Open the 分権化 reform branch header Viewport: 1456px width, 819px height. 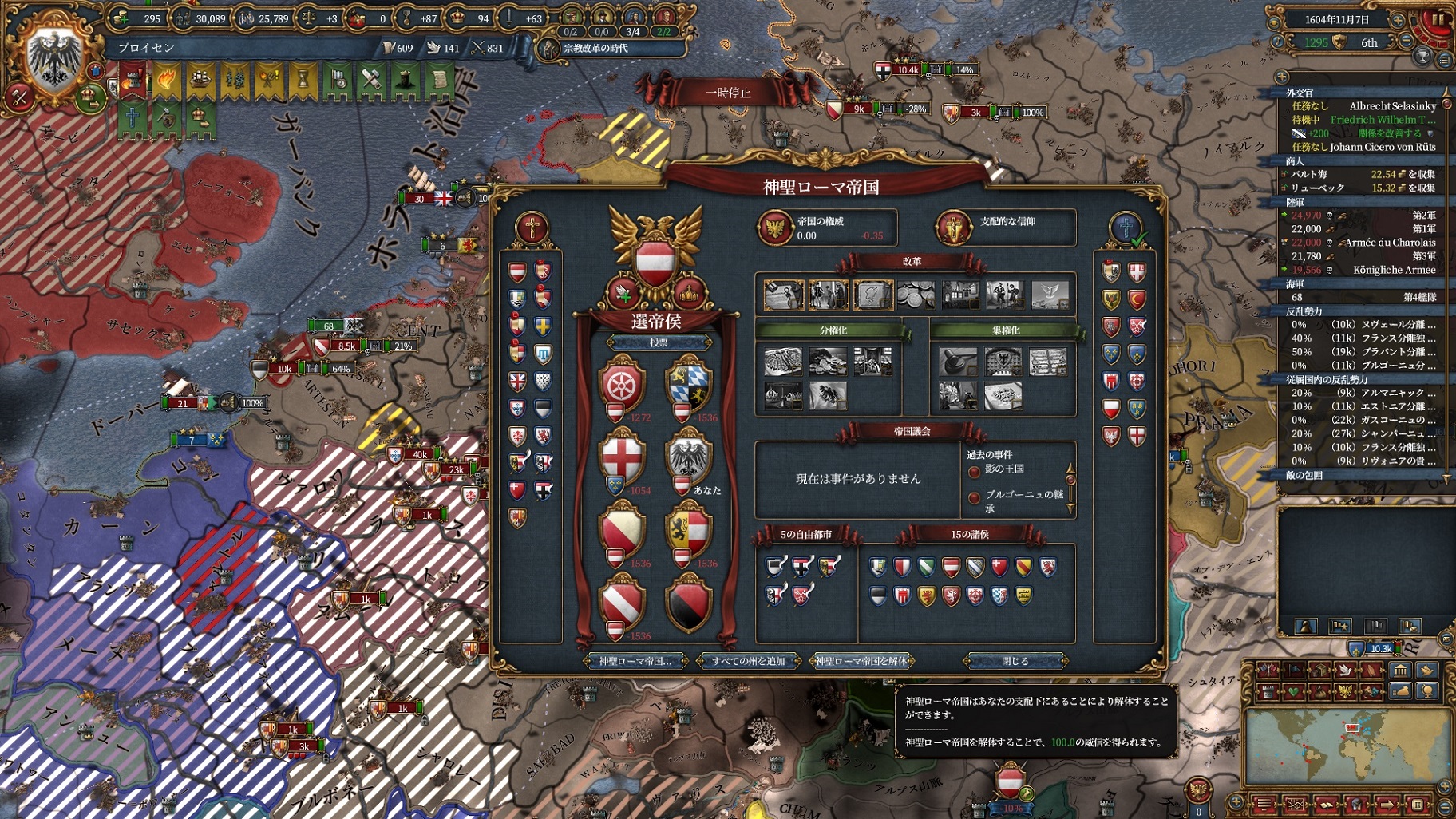point(833,330)
